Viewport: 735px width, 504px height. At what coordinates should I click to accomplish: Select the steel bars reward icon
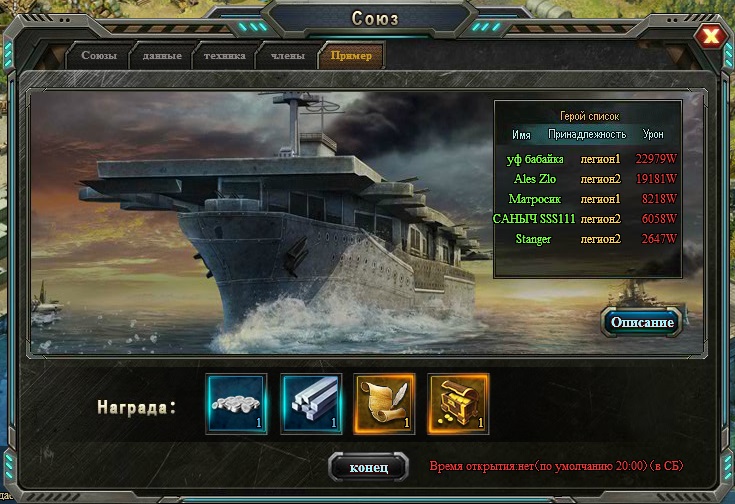pos(311,404)
